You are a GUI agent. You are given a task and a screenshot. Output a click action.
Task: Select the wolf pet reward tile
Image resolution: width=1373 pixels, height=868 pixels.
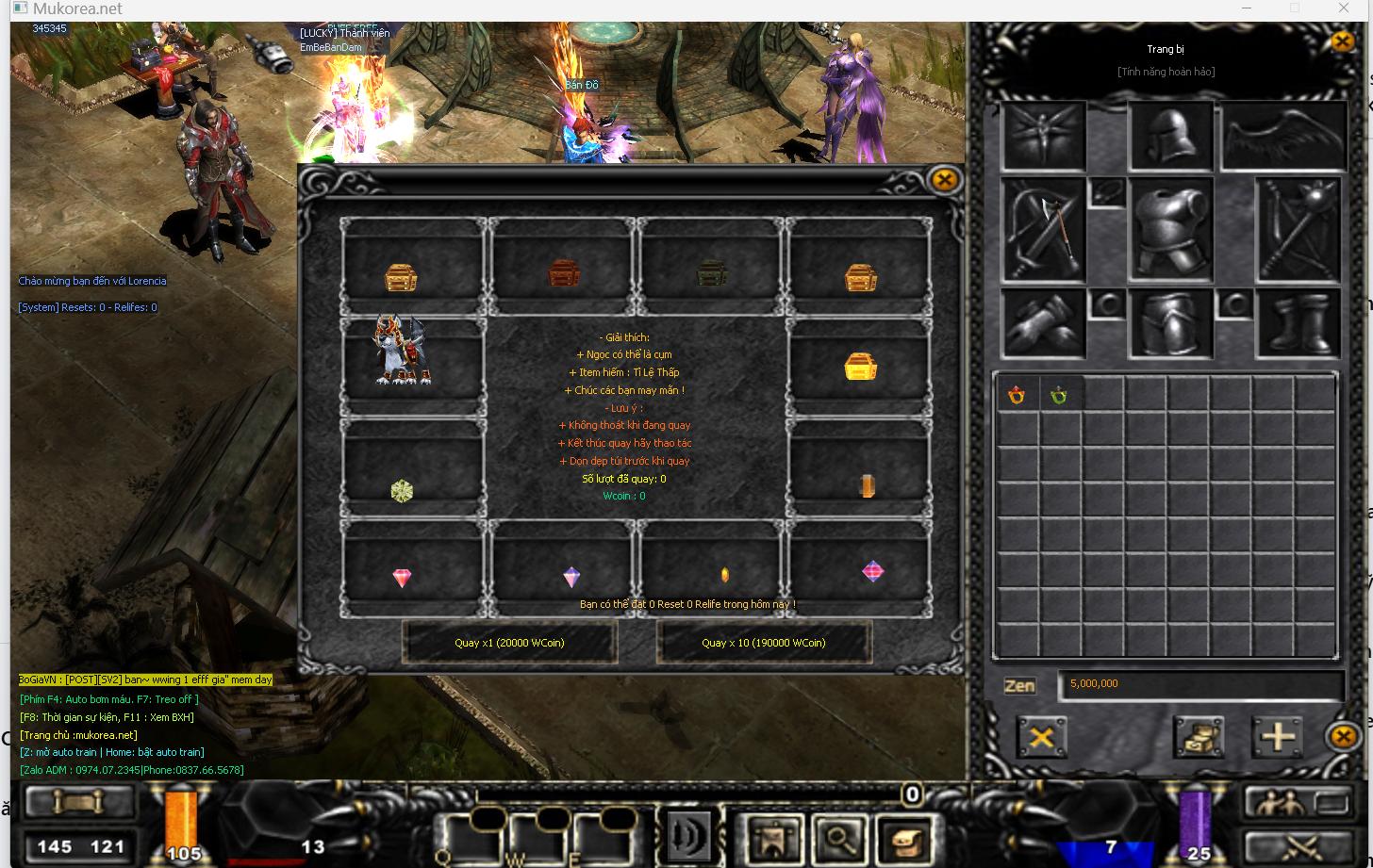402,352
